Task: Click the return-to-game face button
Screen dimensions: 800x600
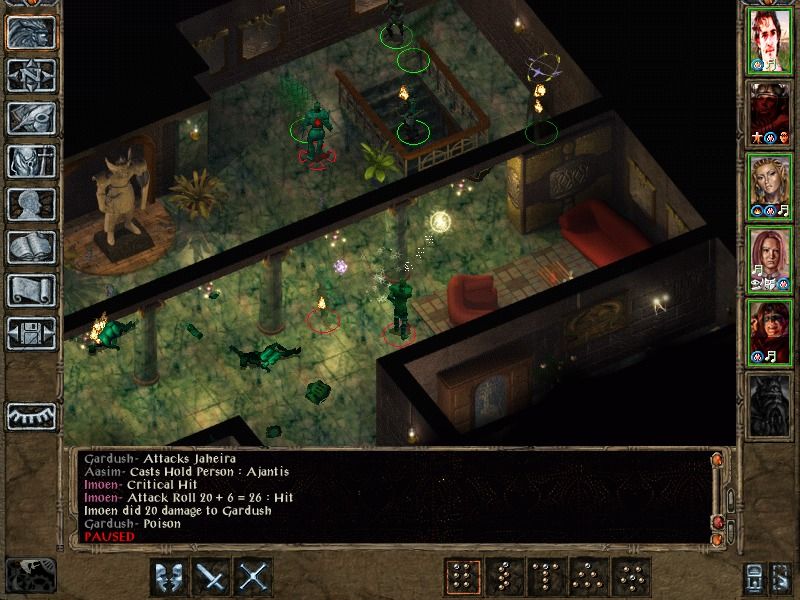Action: [x=29, y=32]
